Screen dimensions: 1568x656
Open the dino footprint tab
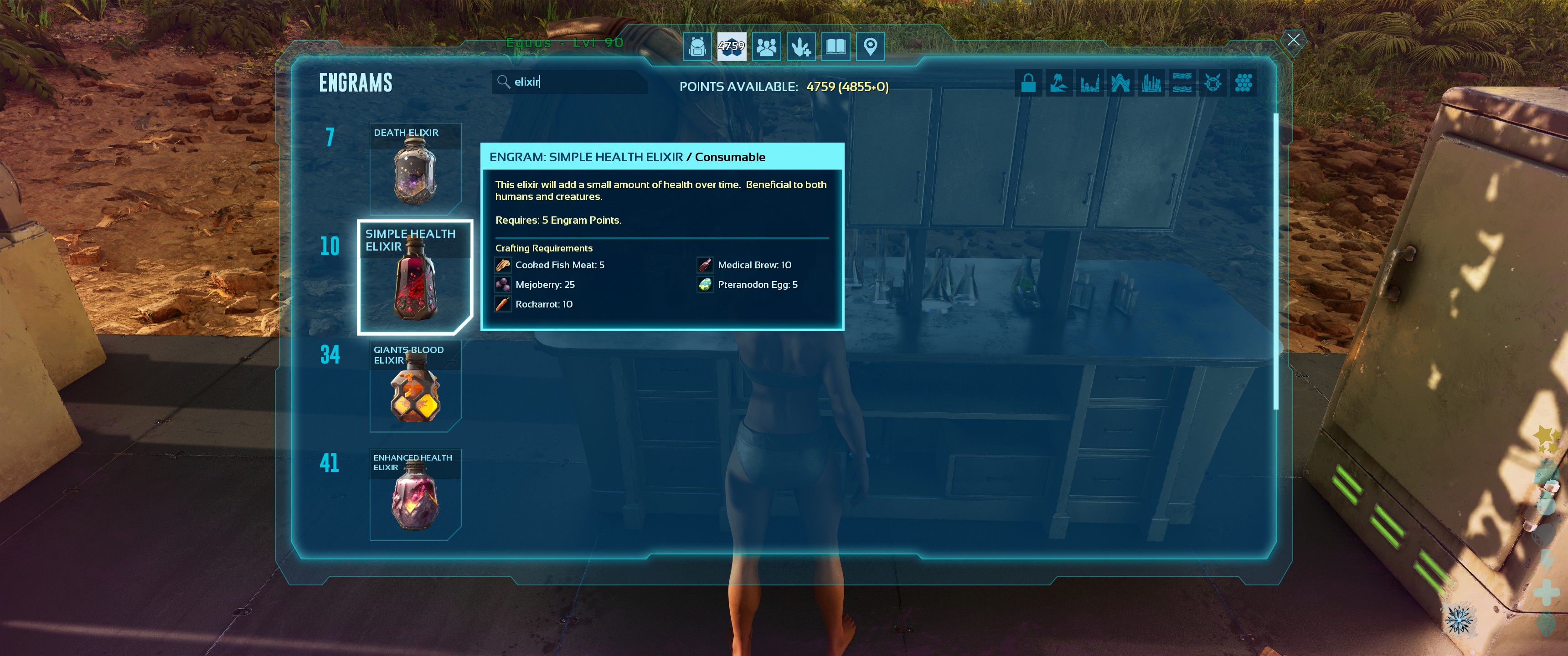pos(801,47)
